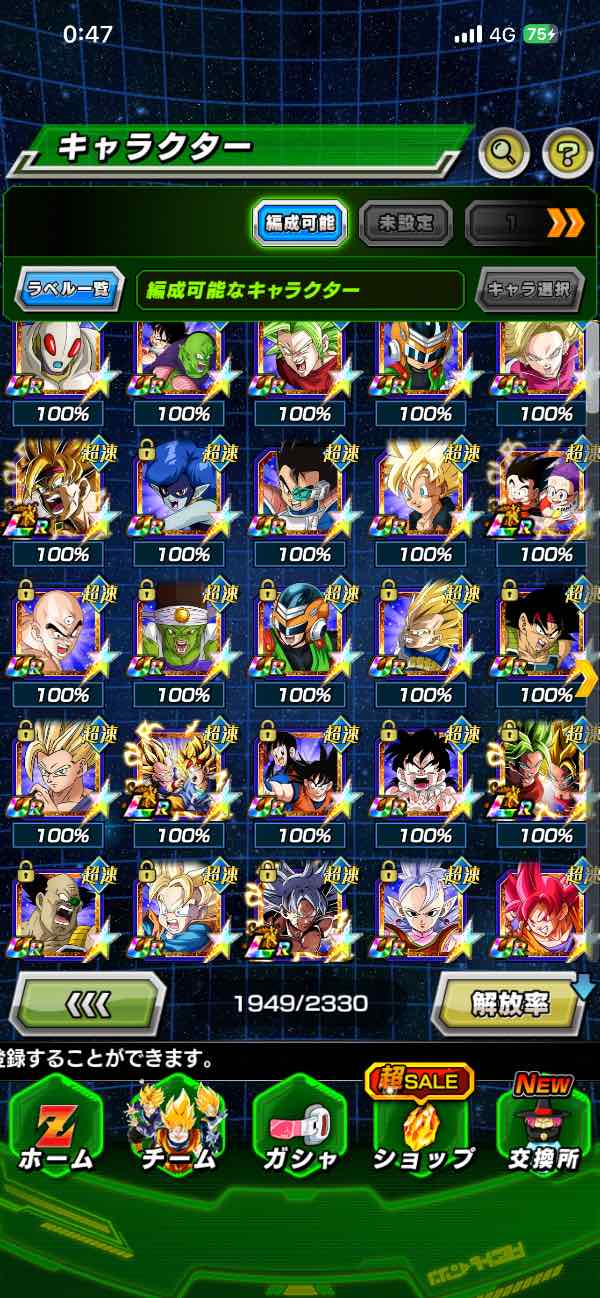Advance with the orange double-arrow button

pos(565,223)
